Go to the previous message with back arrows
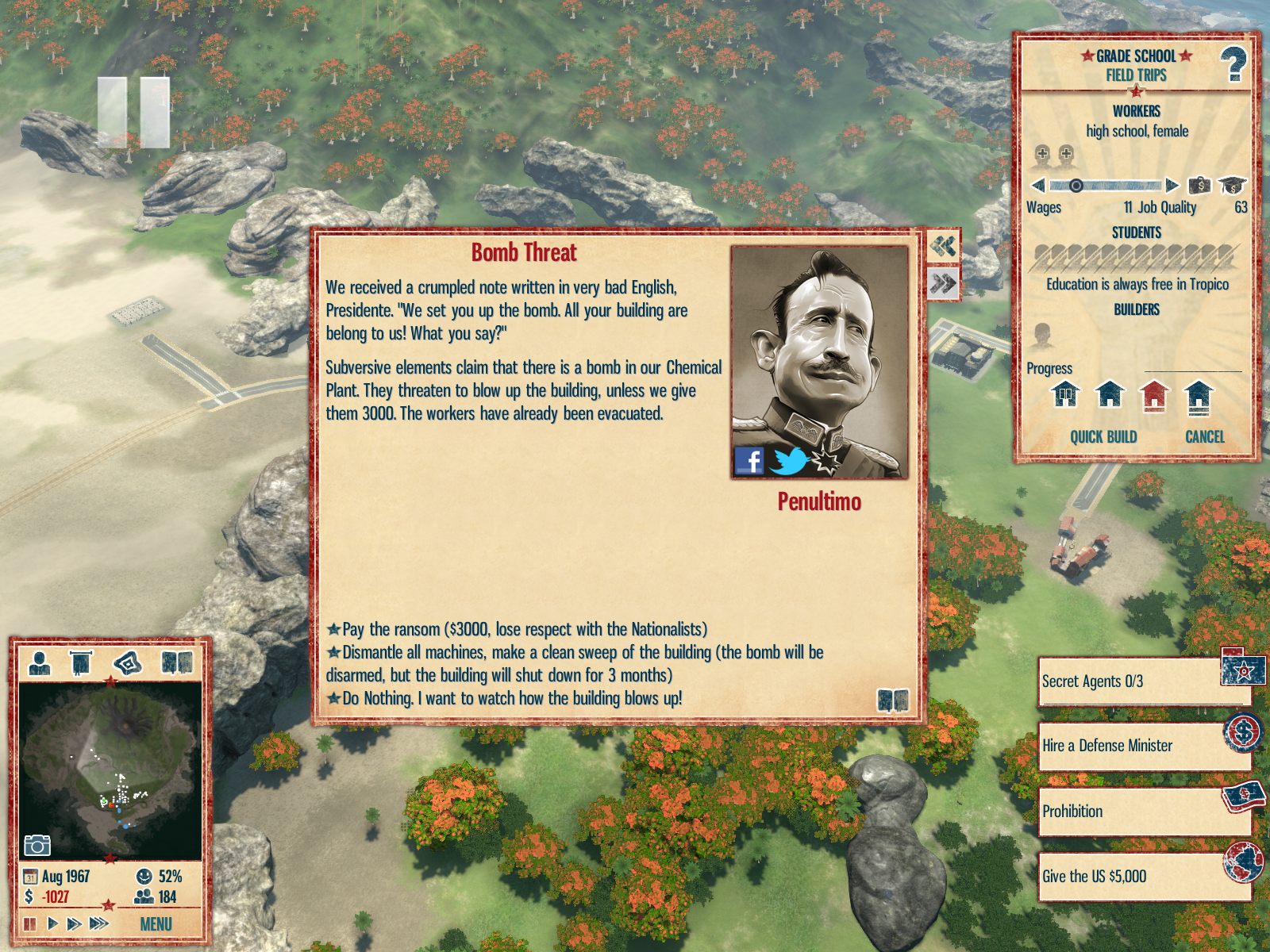 point(943,246)
